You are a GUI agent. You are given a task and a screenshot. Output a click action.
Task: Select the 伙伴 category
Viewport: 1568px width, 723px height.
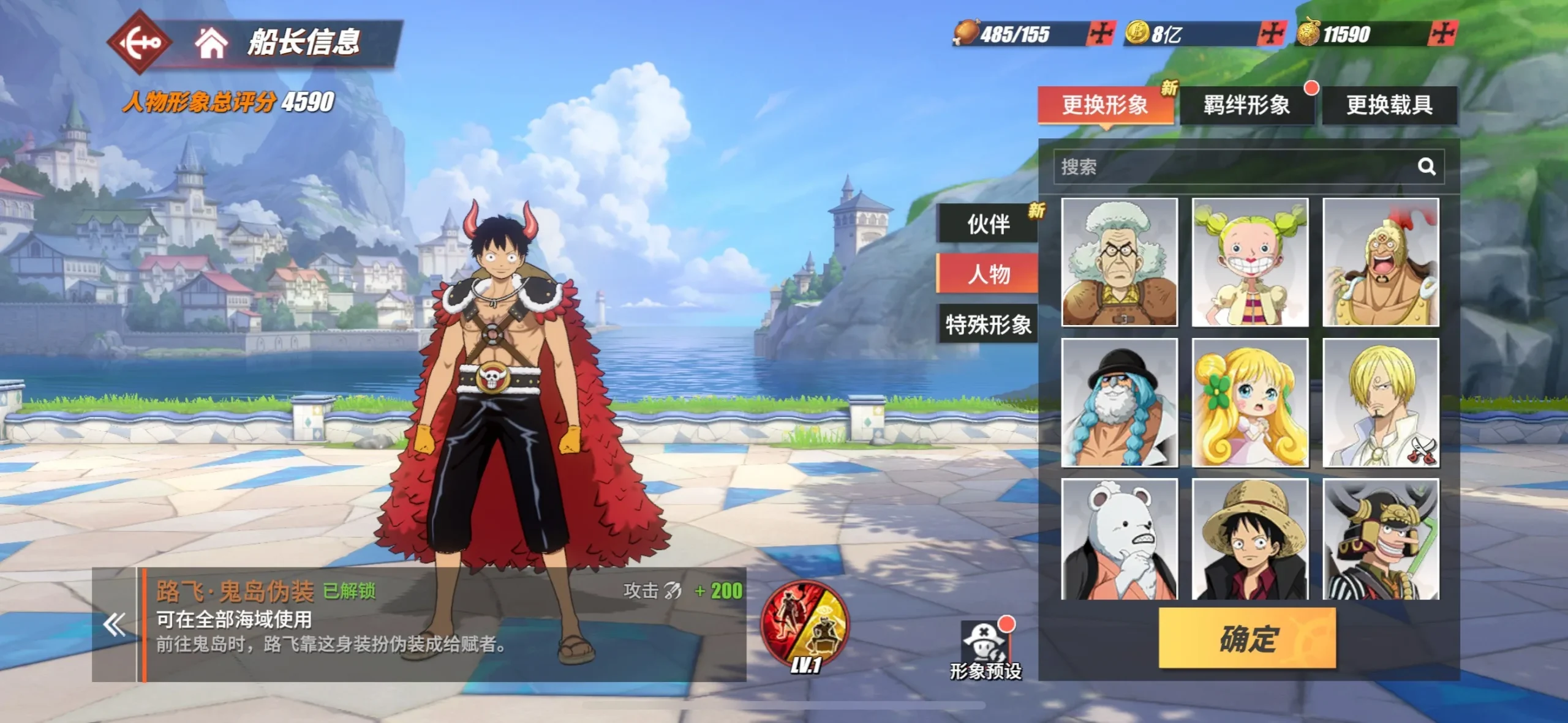point(988,224)
